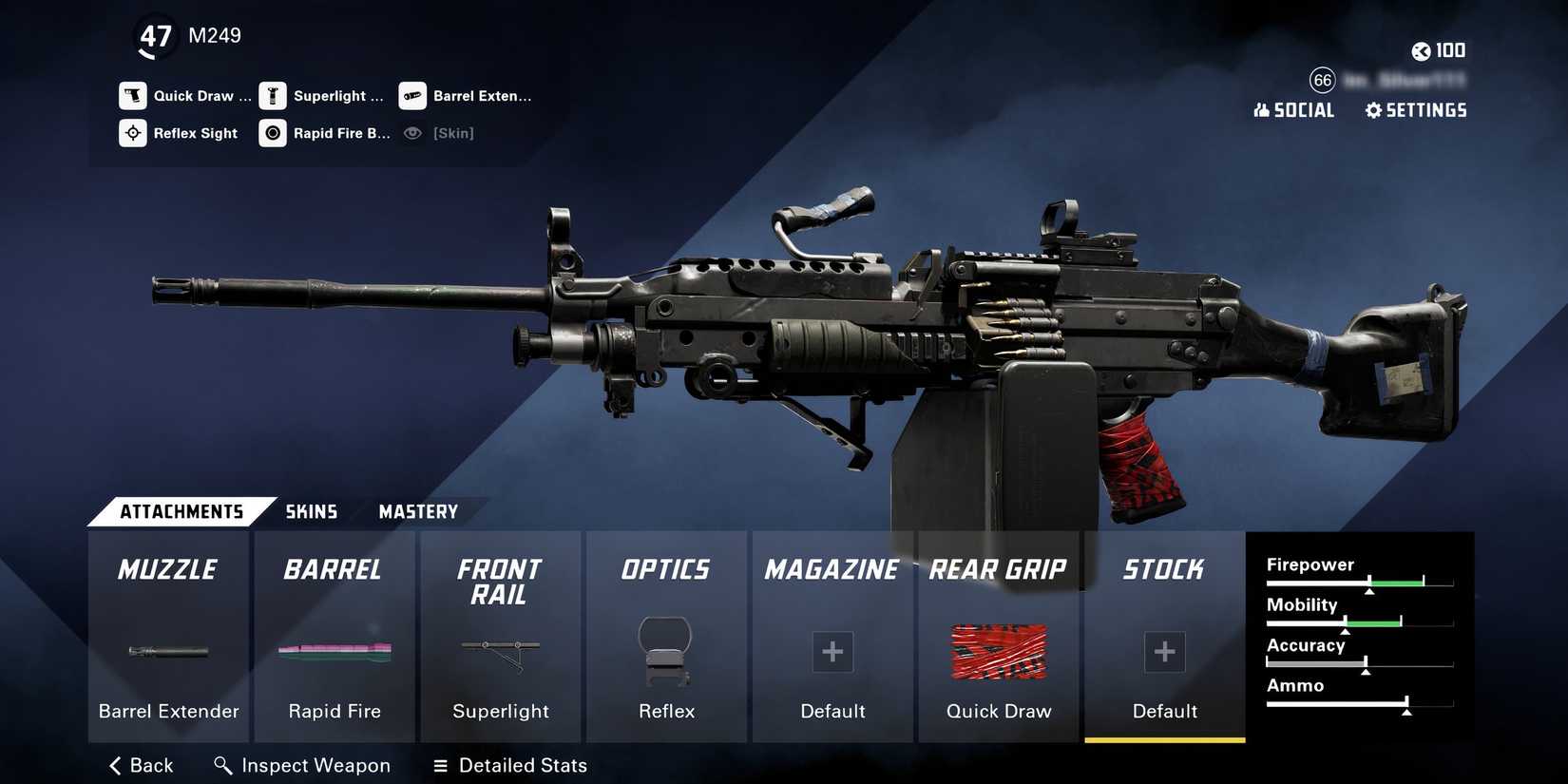The image size is (1568, 784).
Task: Select the Rapid Fire Barrel icon
Action: pyautogui.click(x=272, y=133)
